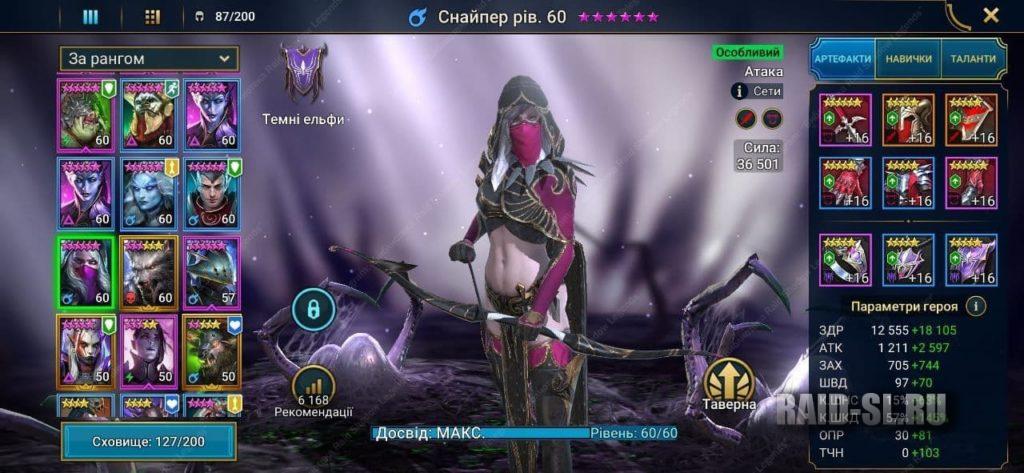The height and width of the screenshot is (473, 1024).
Task: Switch to the Таланти tab
Action: [x=972, y=59]
